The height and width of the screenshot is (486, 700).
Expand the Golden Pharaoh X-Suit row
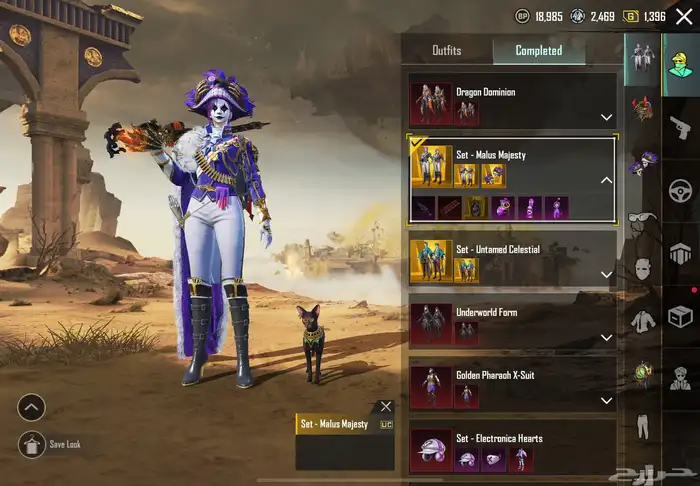(x=606, y=401)
